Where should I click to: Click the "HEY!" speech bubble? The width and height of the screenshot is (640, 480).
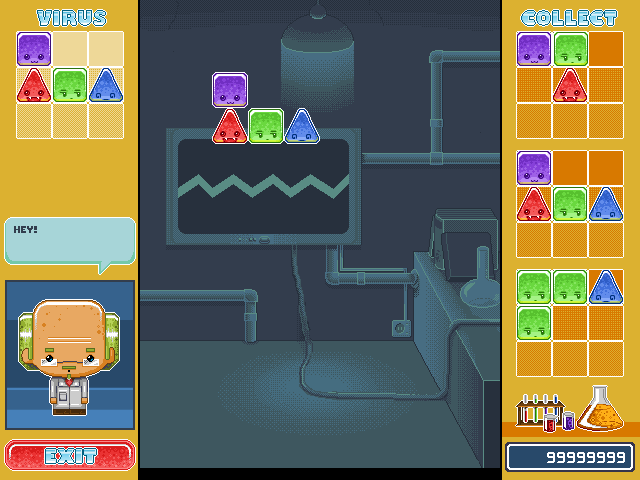[x=70, y=241]
